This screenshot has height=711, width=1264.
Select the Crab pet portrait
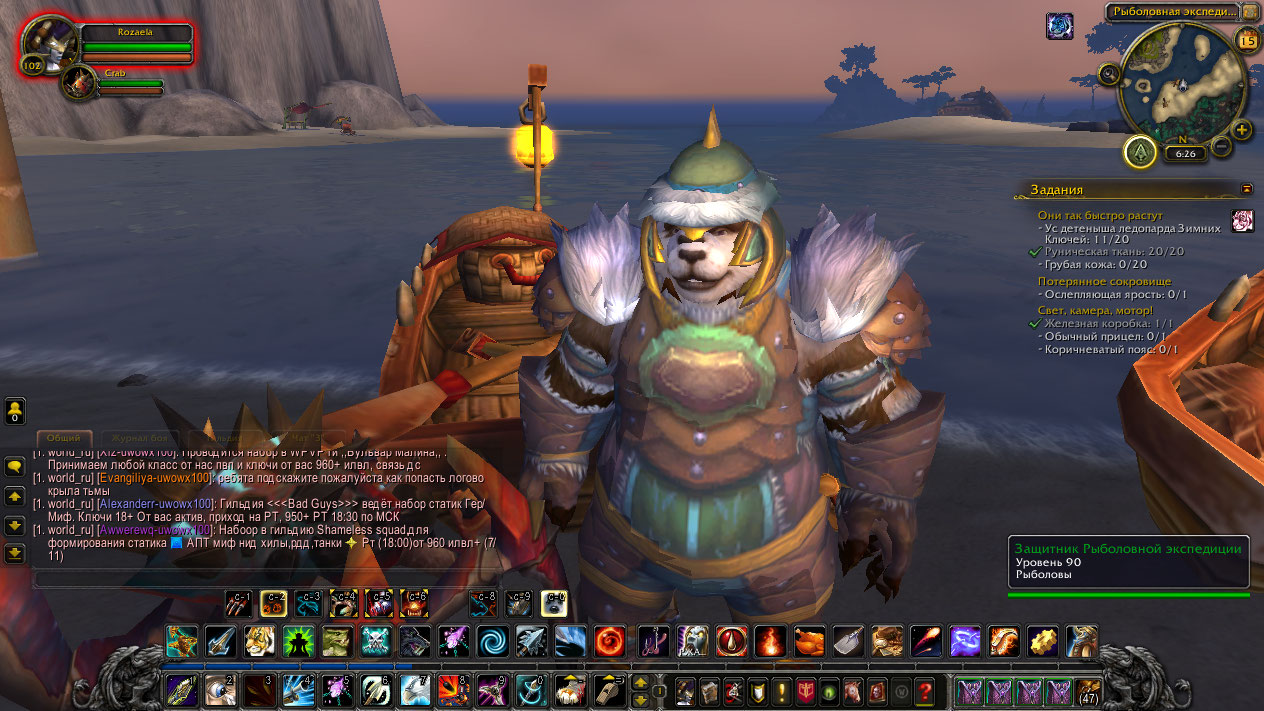coord(77,82)
